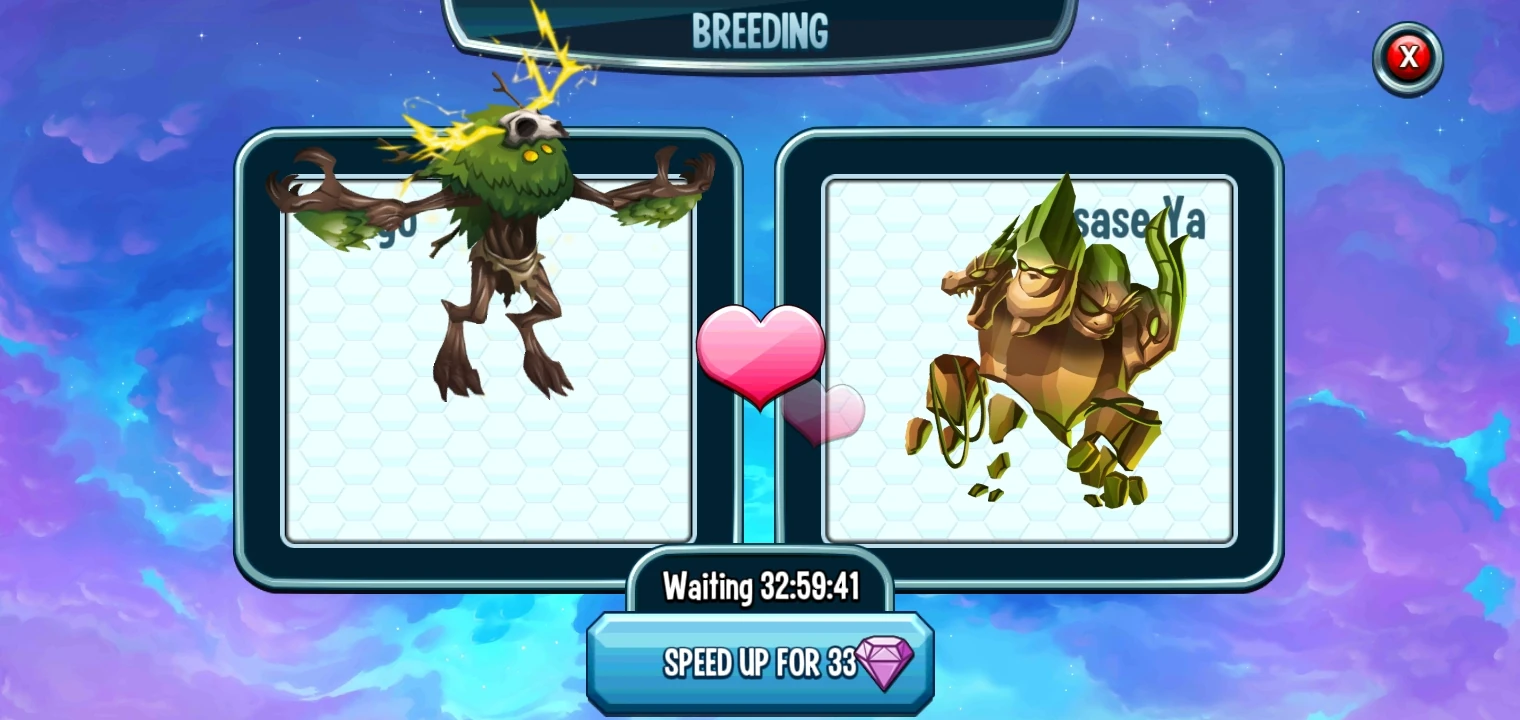Click the 'sase Ya' monster name text

point(1135,218)
